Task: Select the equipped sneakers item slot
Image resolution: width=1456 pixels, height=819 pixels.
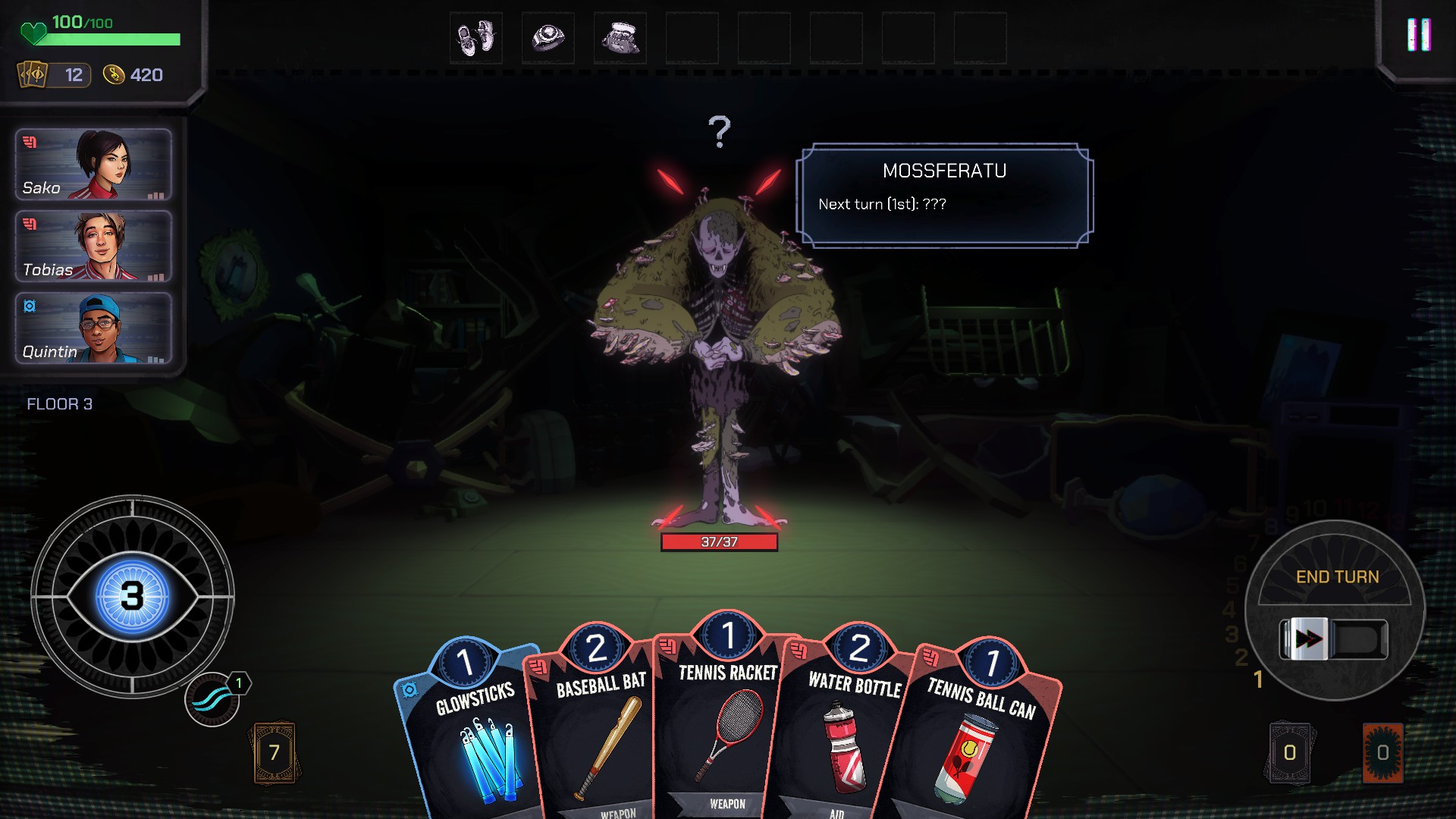Action: point(475,37)
